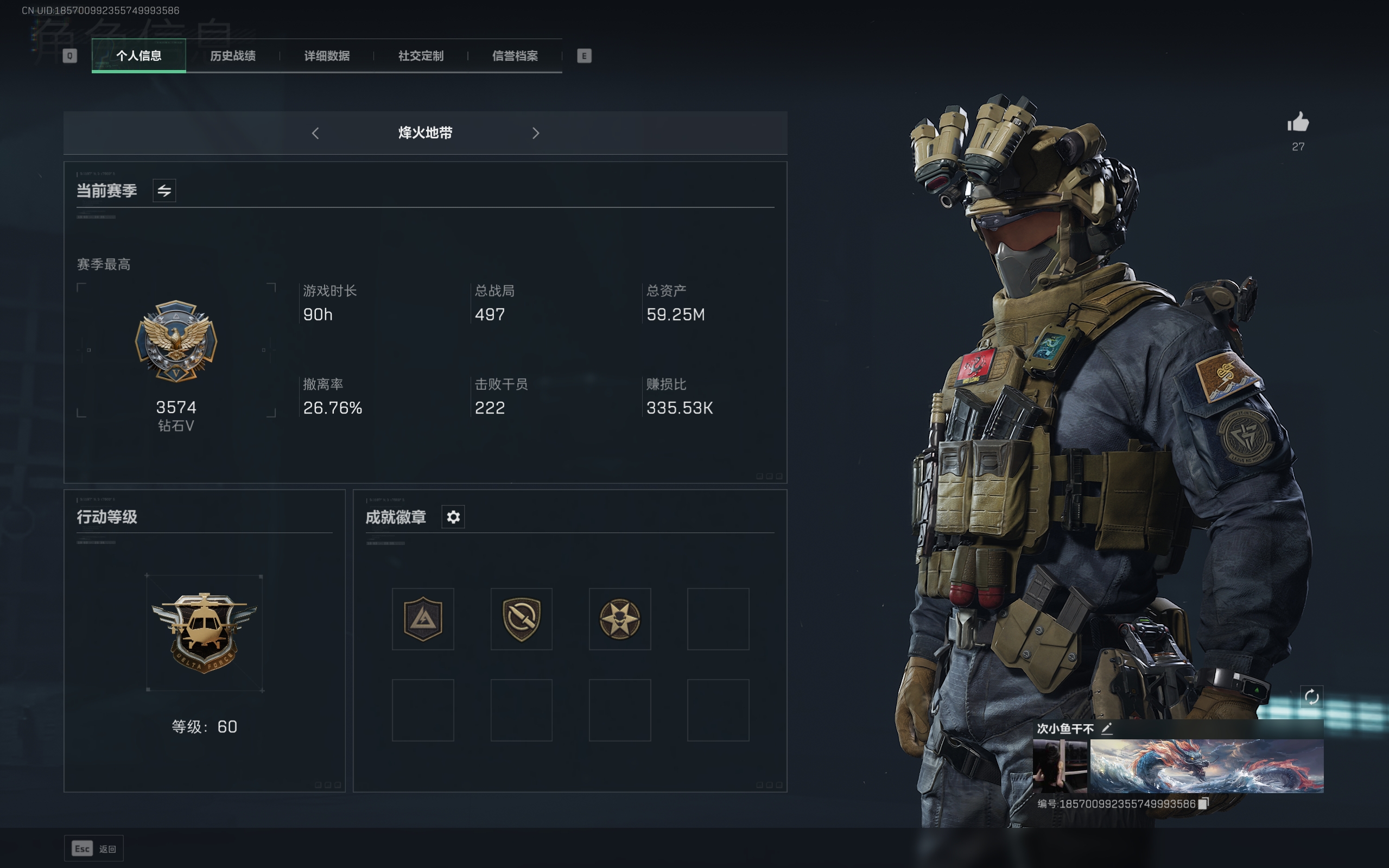Click the left arrow beside 烽火地带
1389x868 pixels.
pyautogui.click(x=315, y=133)
